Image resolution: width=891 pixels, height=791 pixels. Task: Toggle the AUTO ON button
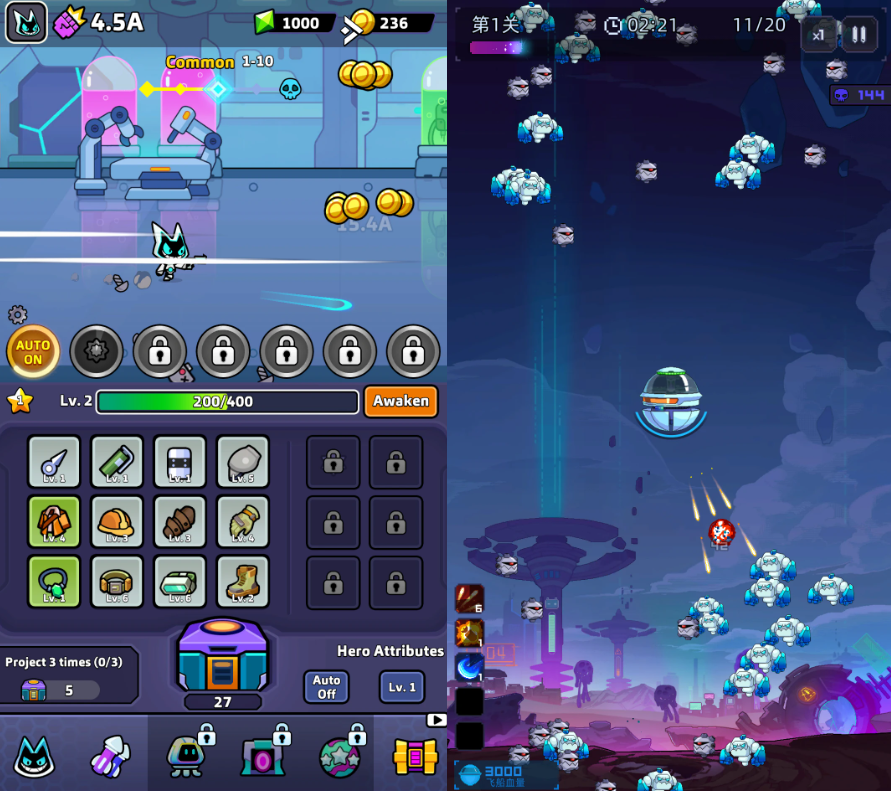pos(33,352)
